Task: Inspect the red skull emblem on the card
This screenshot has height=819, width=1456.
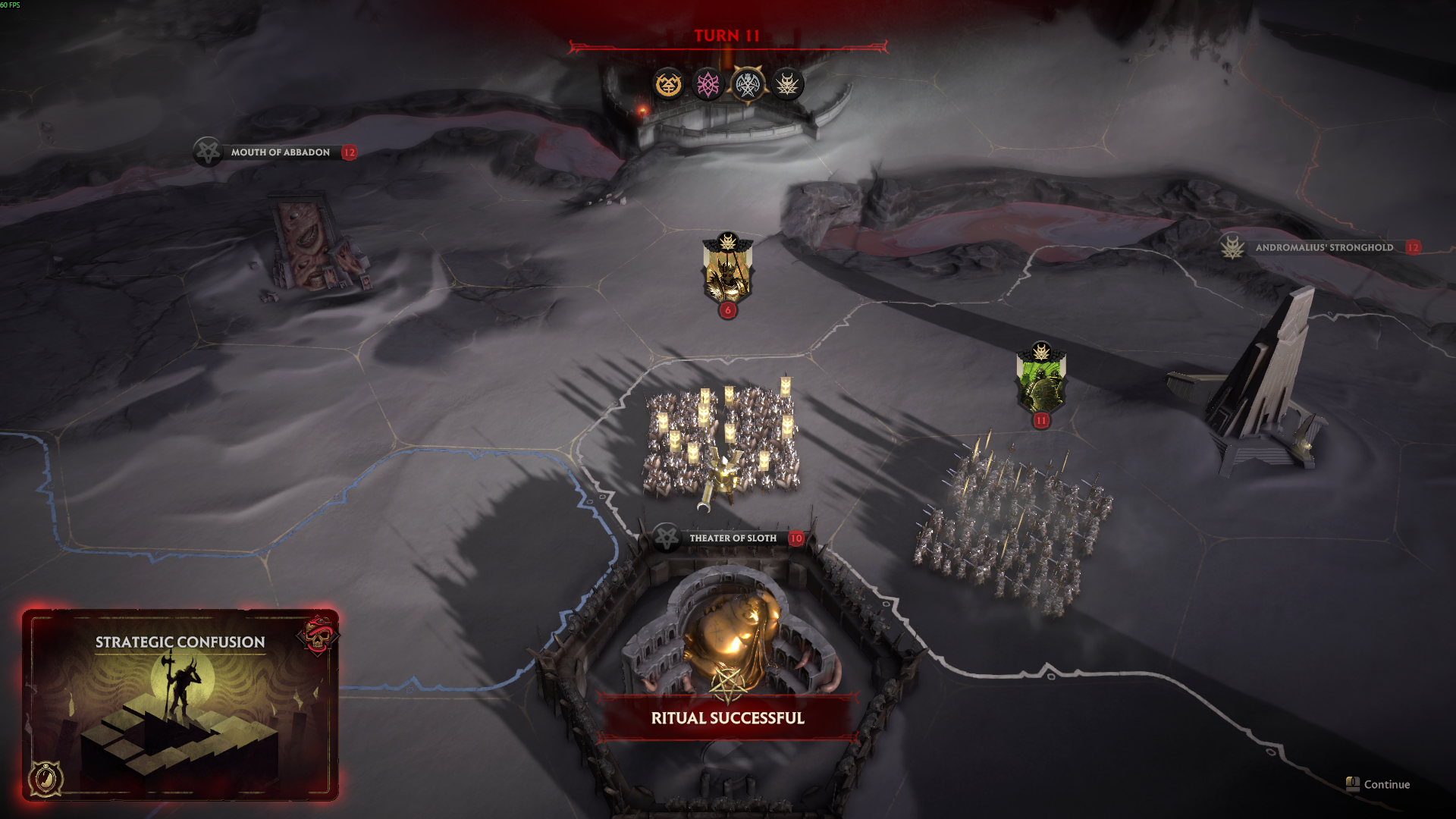Action: (319, 635)
